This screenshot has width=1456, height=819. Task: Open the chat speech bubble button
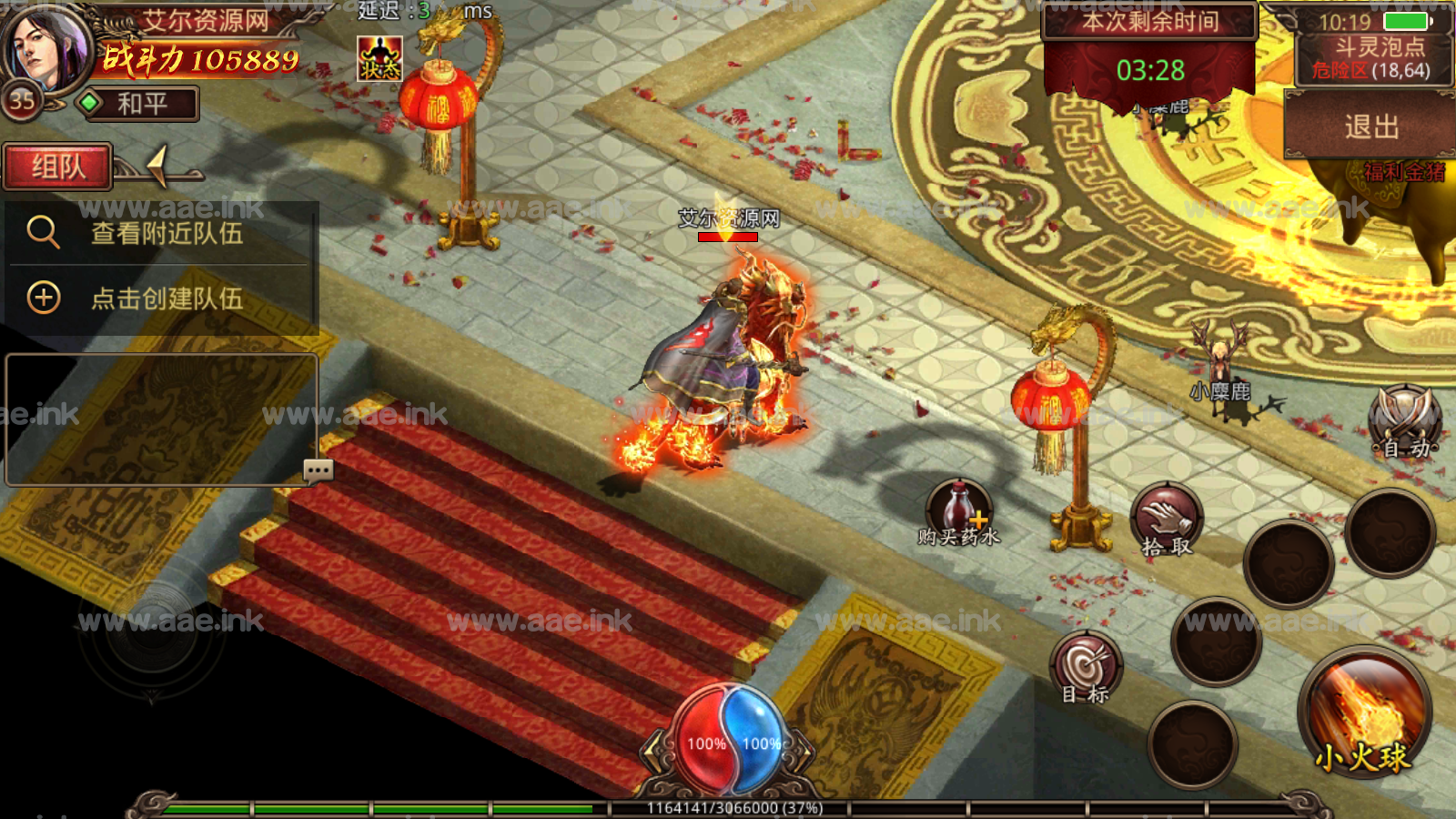318,470
